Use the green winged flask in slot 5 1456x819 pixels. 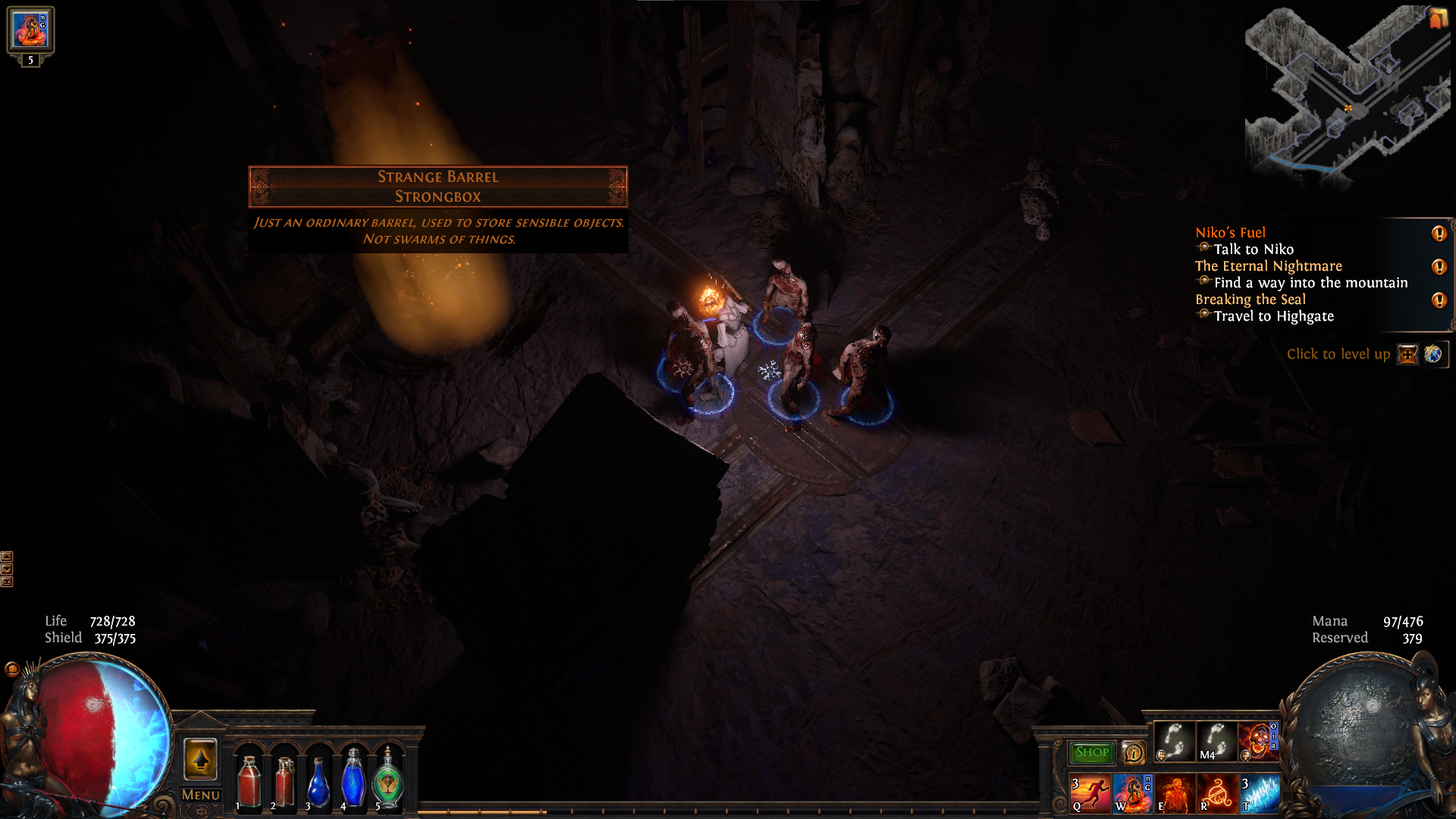tap(388, 781)
